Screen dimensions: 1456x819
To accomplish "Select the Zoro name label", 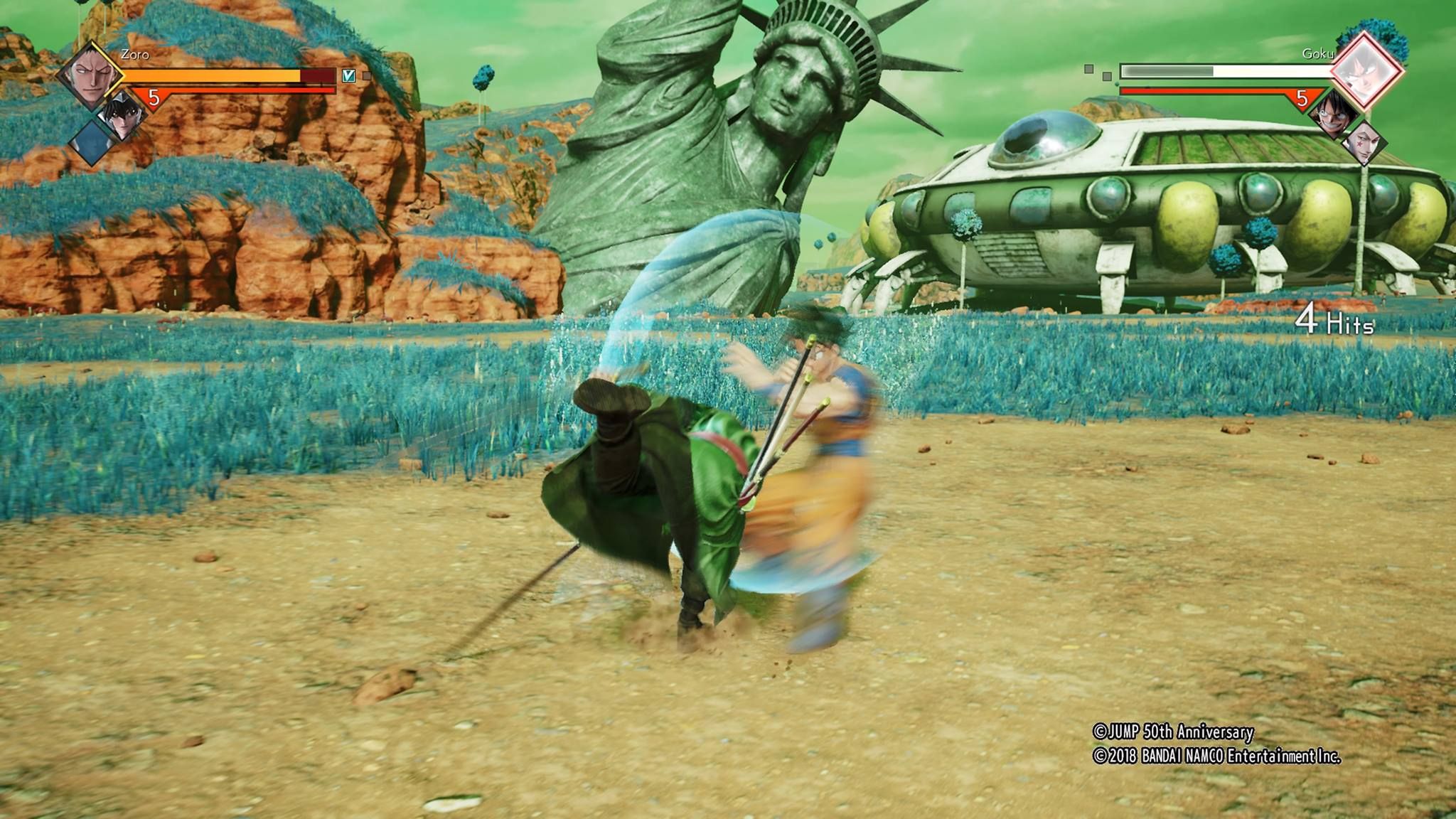I will (x=135, y=55).
